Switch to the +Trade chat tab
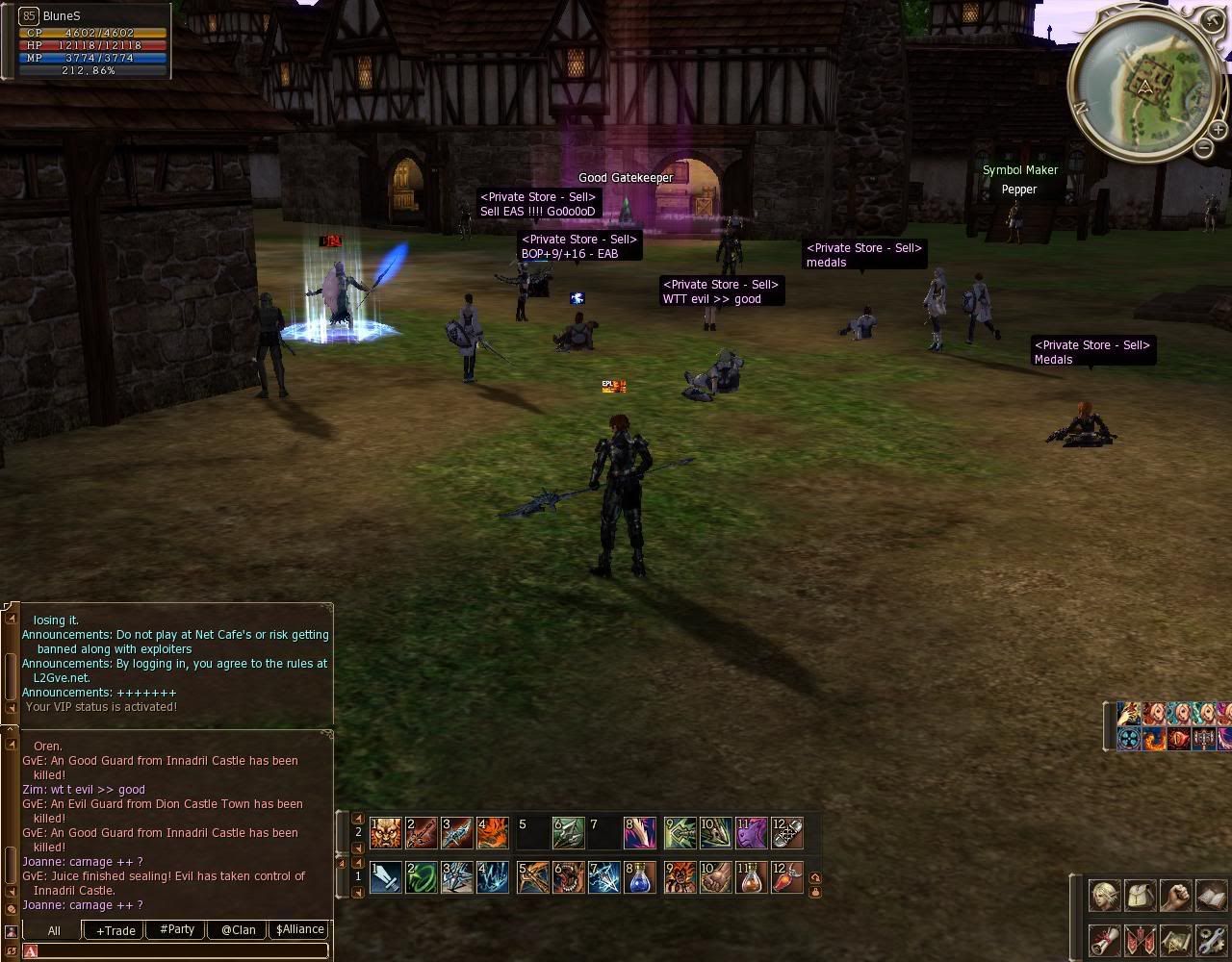The image size is (1232, 962). coord(115,930)
